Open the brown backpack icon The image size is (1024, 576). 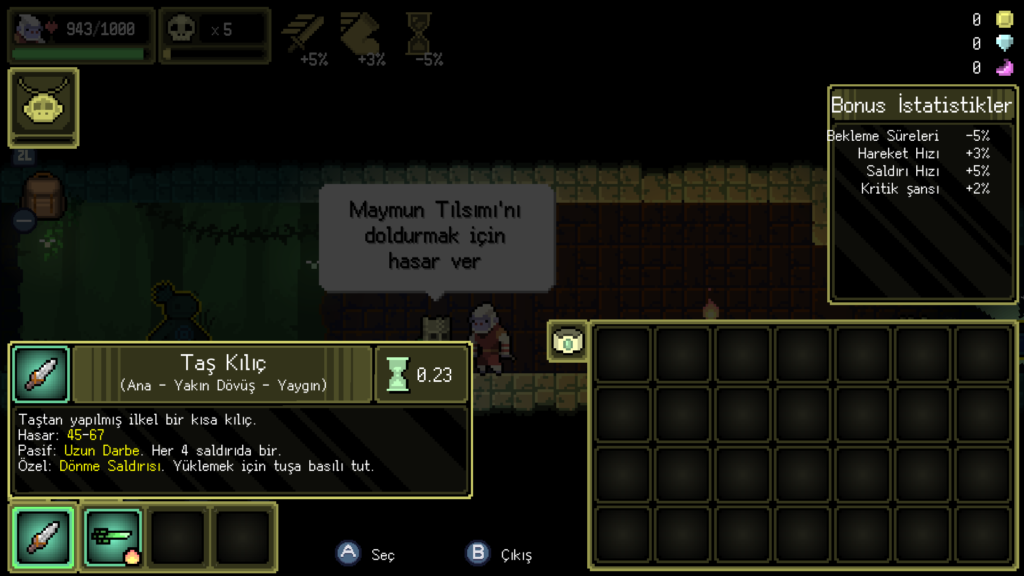tap(43, 197)
